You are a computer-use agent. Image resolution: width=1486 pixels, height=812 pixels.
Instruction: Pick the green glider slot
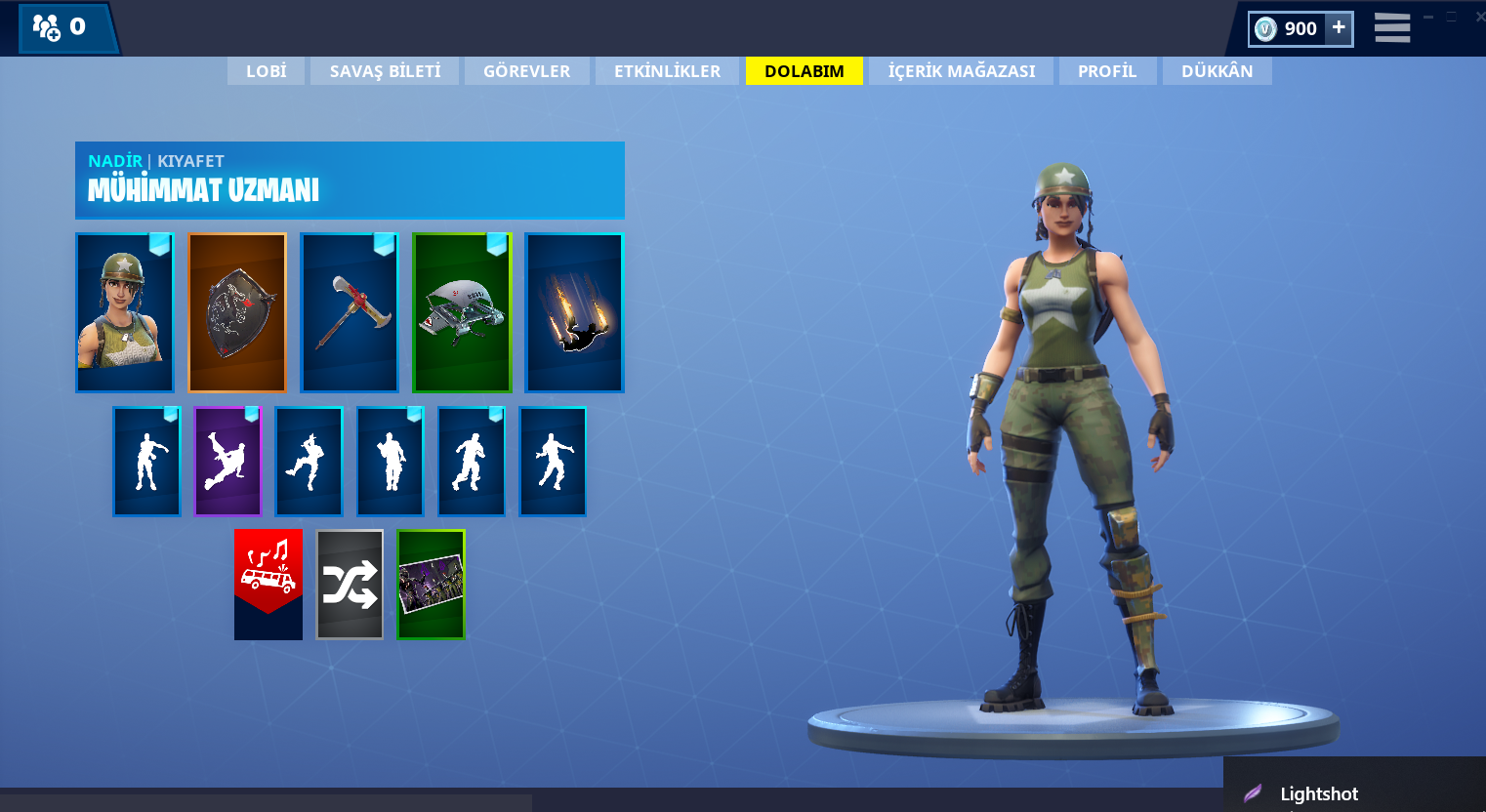point(462,312)
